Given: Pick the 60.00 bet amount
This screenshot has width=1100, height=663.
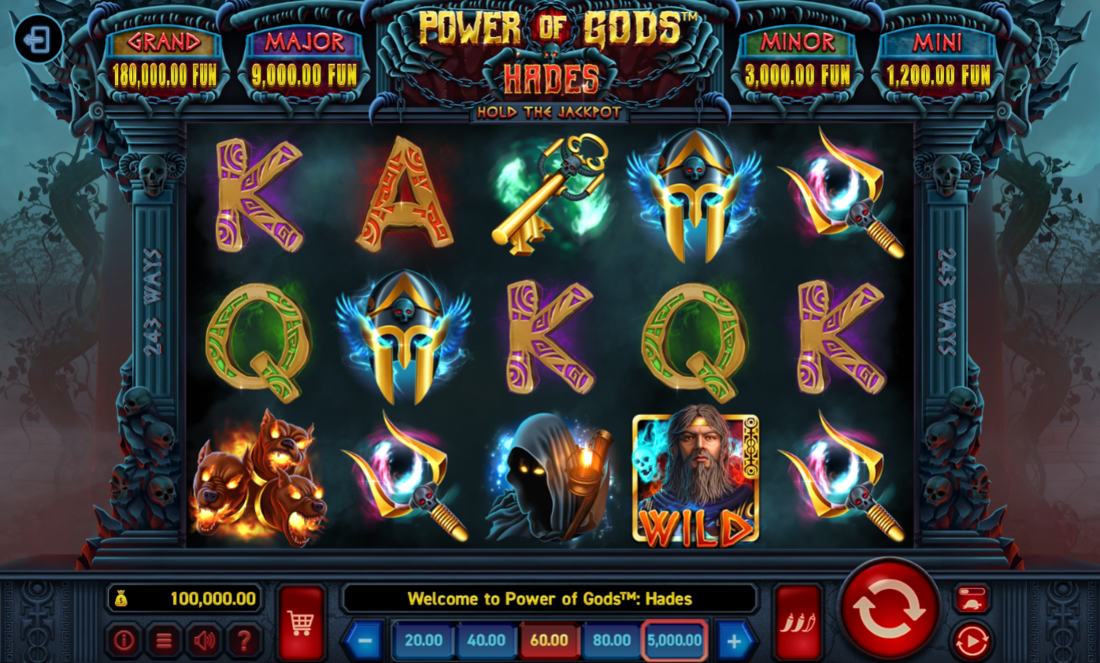Looking at the screenshot, I should [549, 640].
